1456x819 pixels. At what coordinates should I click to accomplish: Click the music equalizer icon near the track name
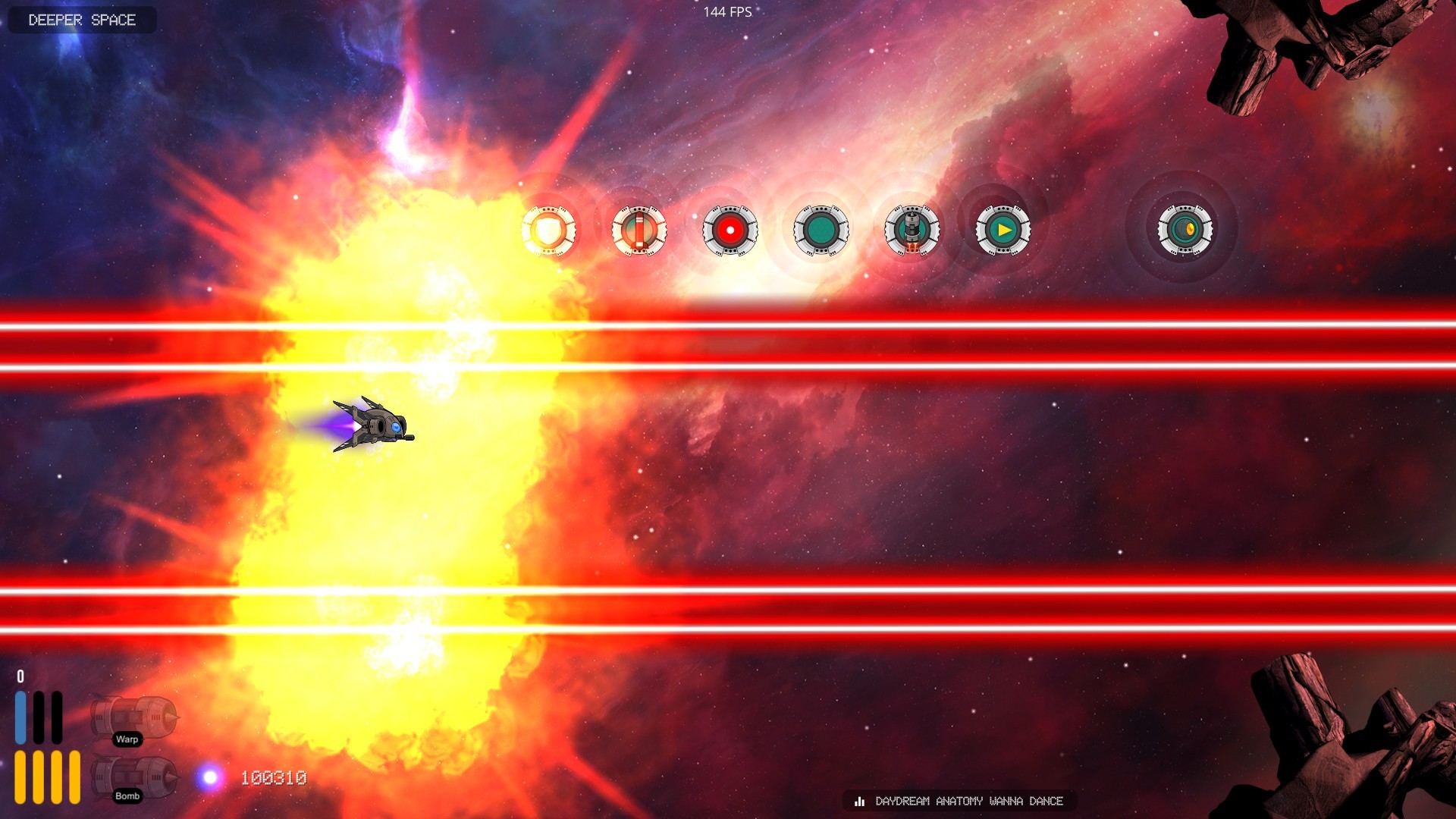859,801
